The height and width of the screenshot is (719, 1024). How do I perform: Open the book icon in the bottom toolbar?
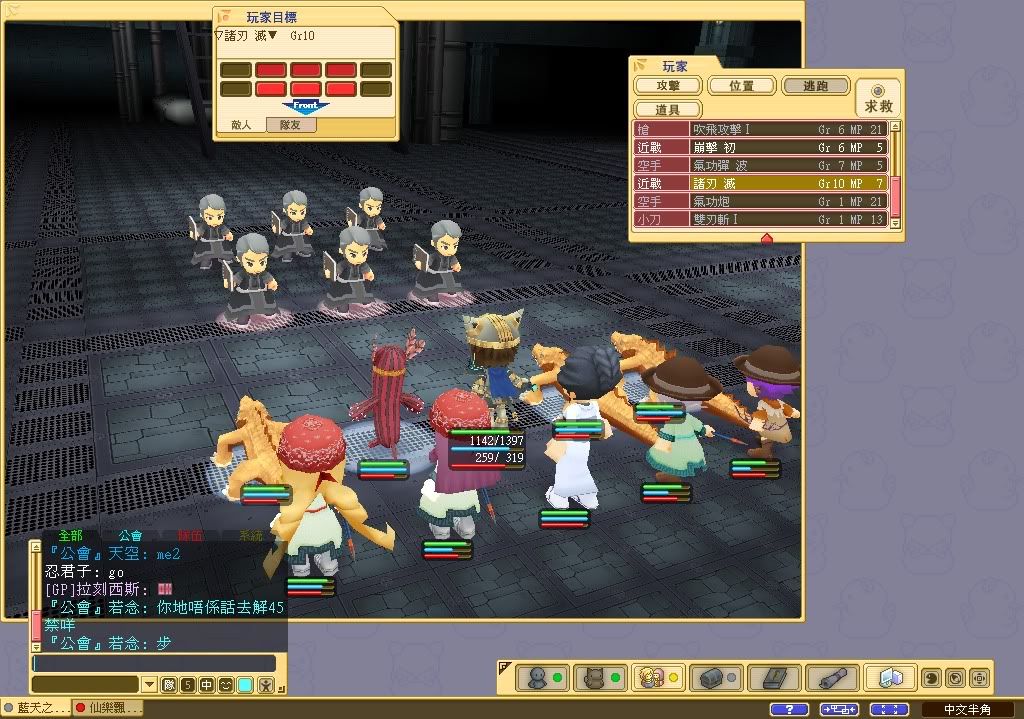(774, 678)
